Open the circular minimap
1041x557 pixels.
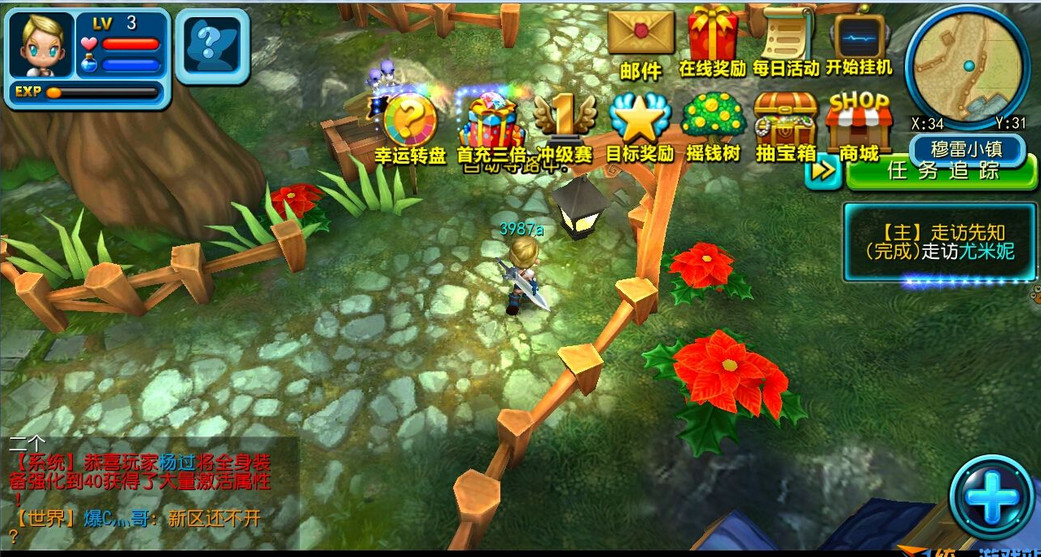(x=967, y=62)
